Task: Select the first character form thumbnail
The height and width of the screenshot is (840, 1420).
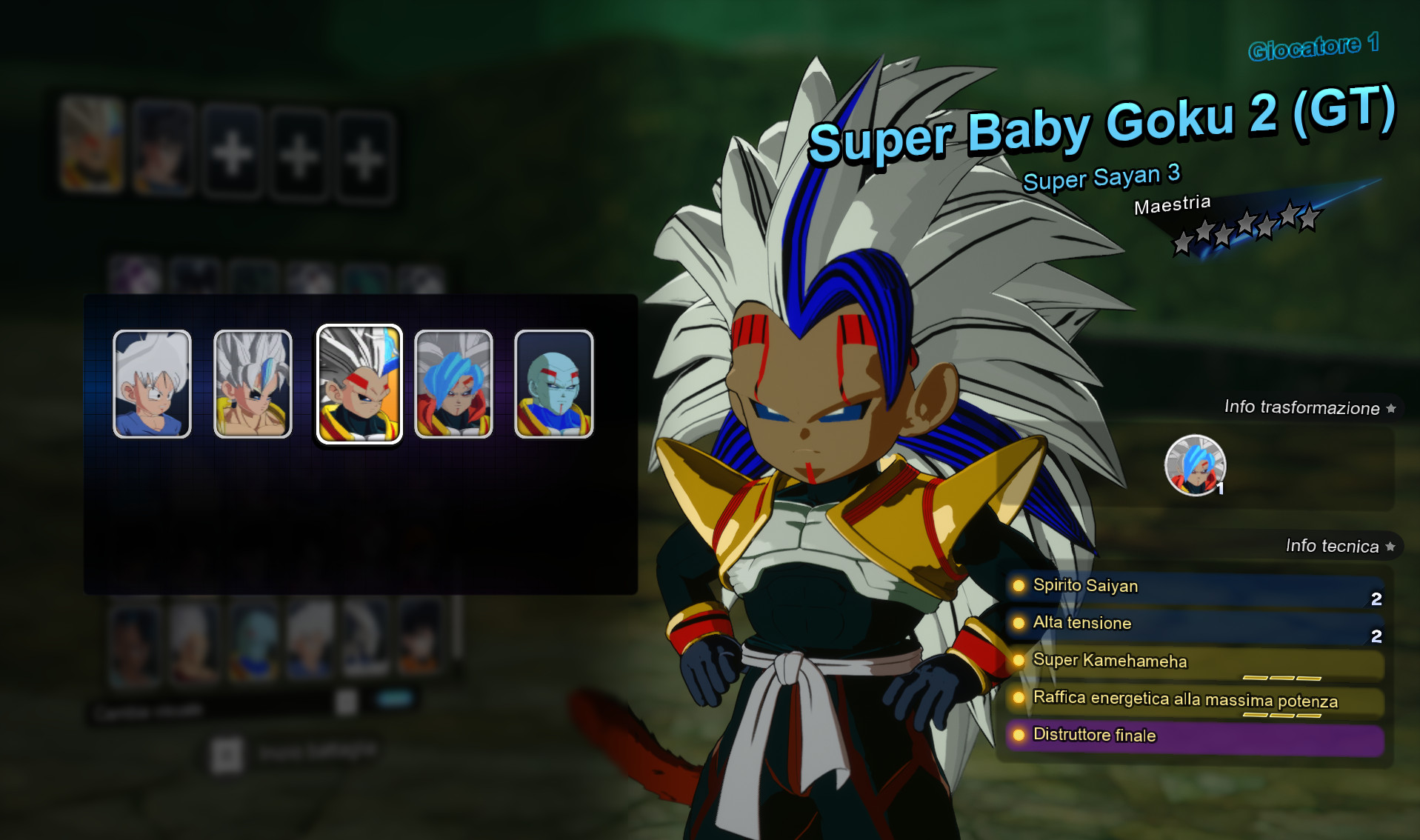Action: click(150, 383)
